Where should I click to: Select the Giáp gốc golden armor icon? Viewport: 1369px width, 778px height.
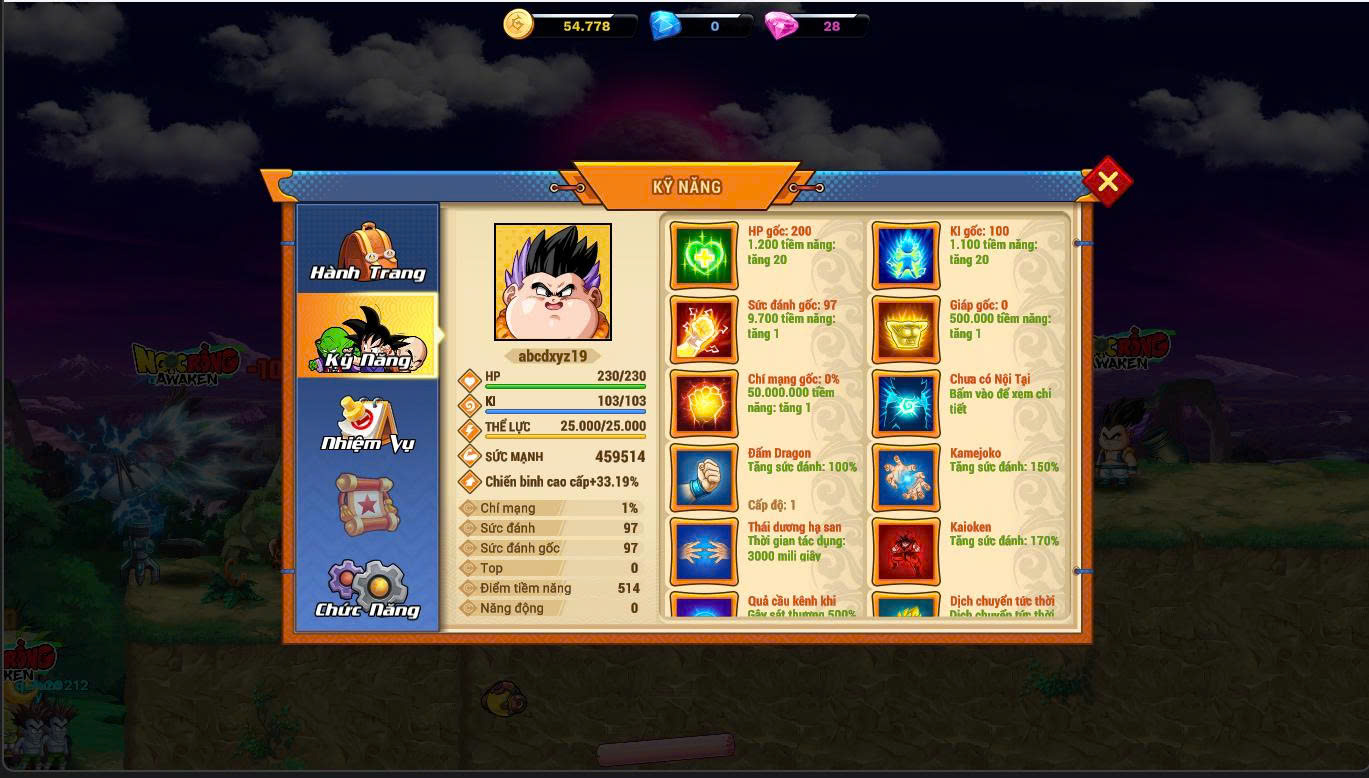coord(906,329)
